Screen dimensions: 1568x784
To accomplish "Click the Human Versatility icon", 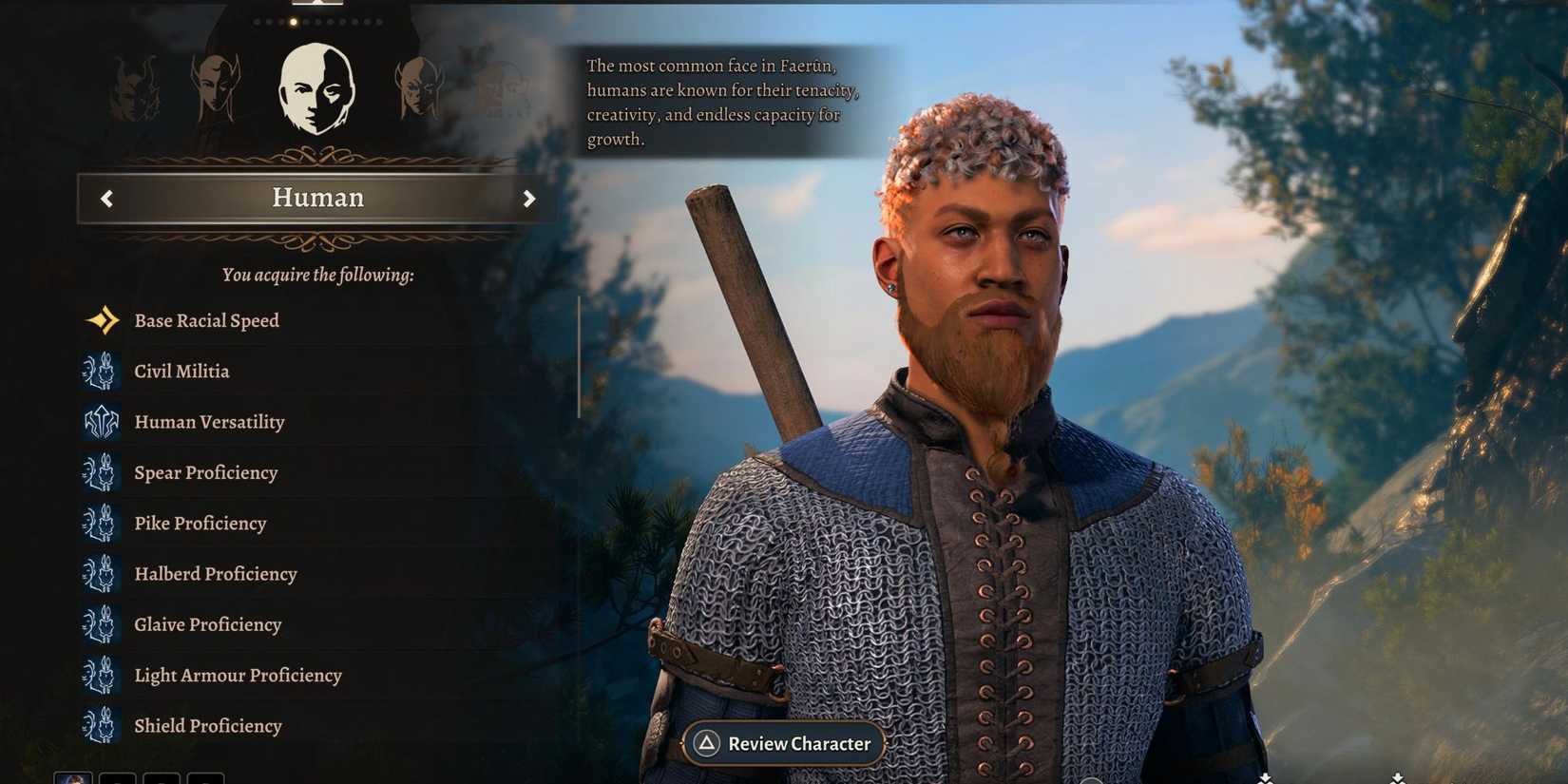I will [x=100, y=422].
